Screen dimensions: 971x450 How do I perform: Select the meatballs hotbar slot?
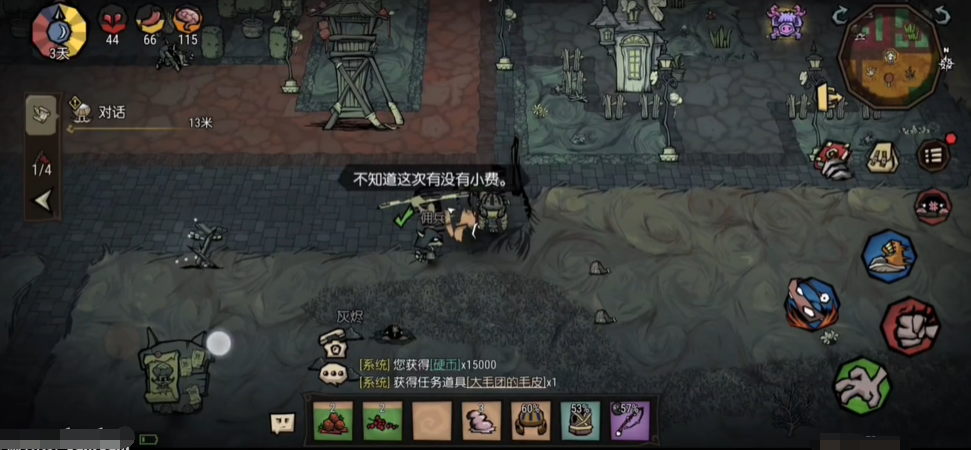(333, 422)
